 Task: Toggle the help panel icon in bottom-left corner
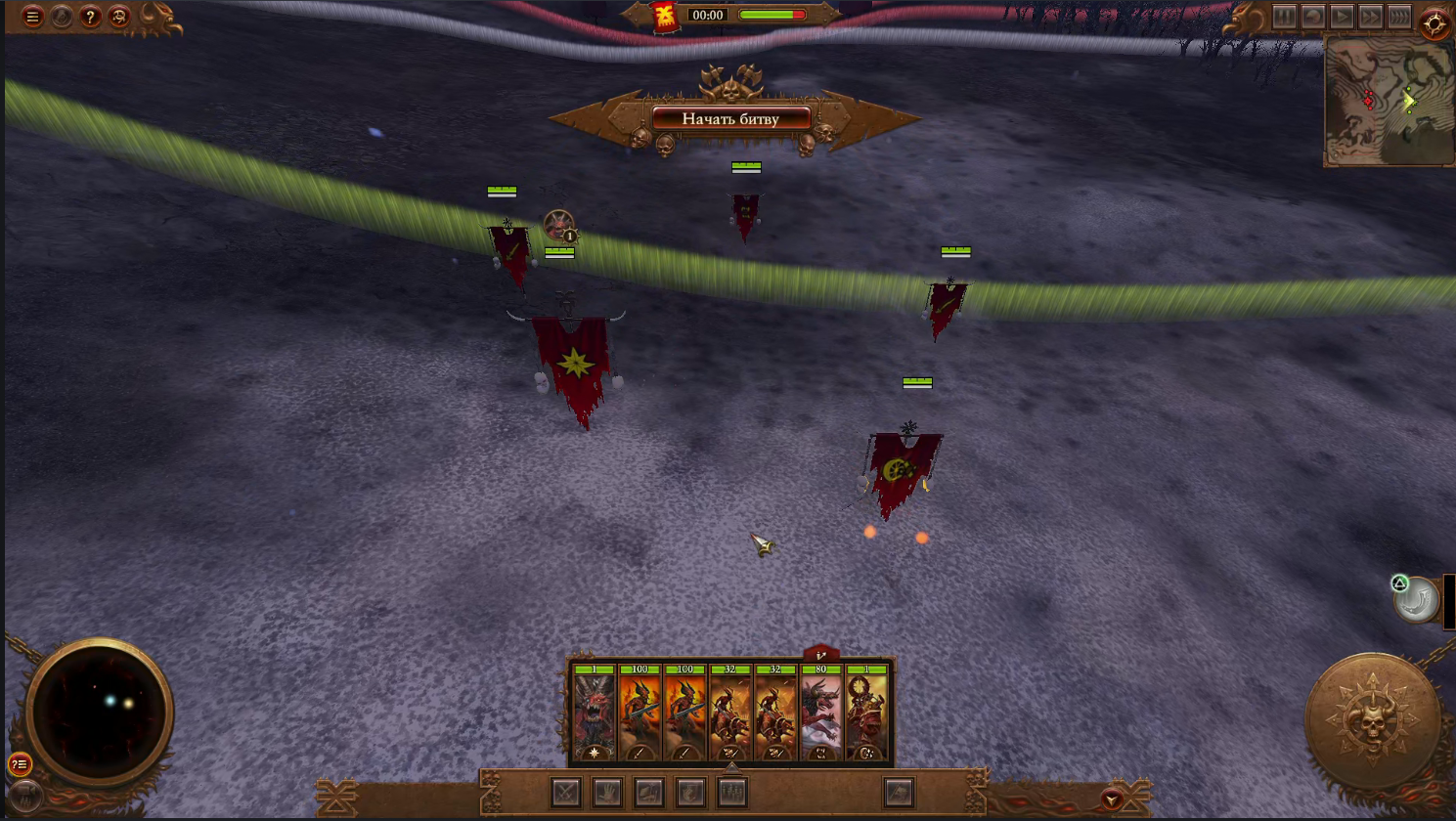[20, 765]
